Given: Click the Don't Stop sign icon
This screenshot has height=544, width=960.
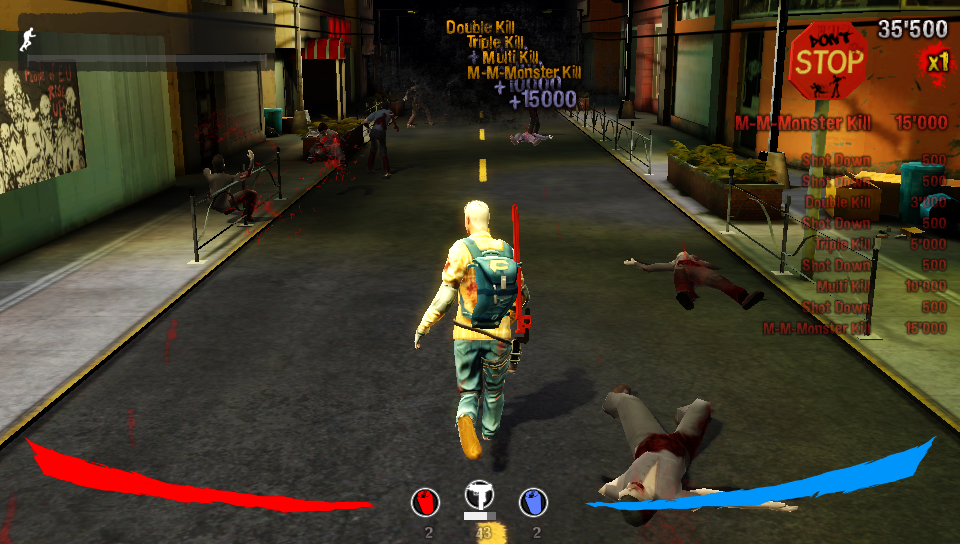Looking at the screenshot, I should point(828,62).
